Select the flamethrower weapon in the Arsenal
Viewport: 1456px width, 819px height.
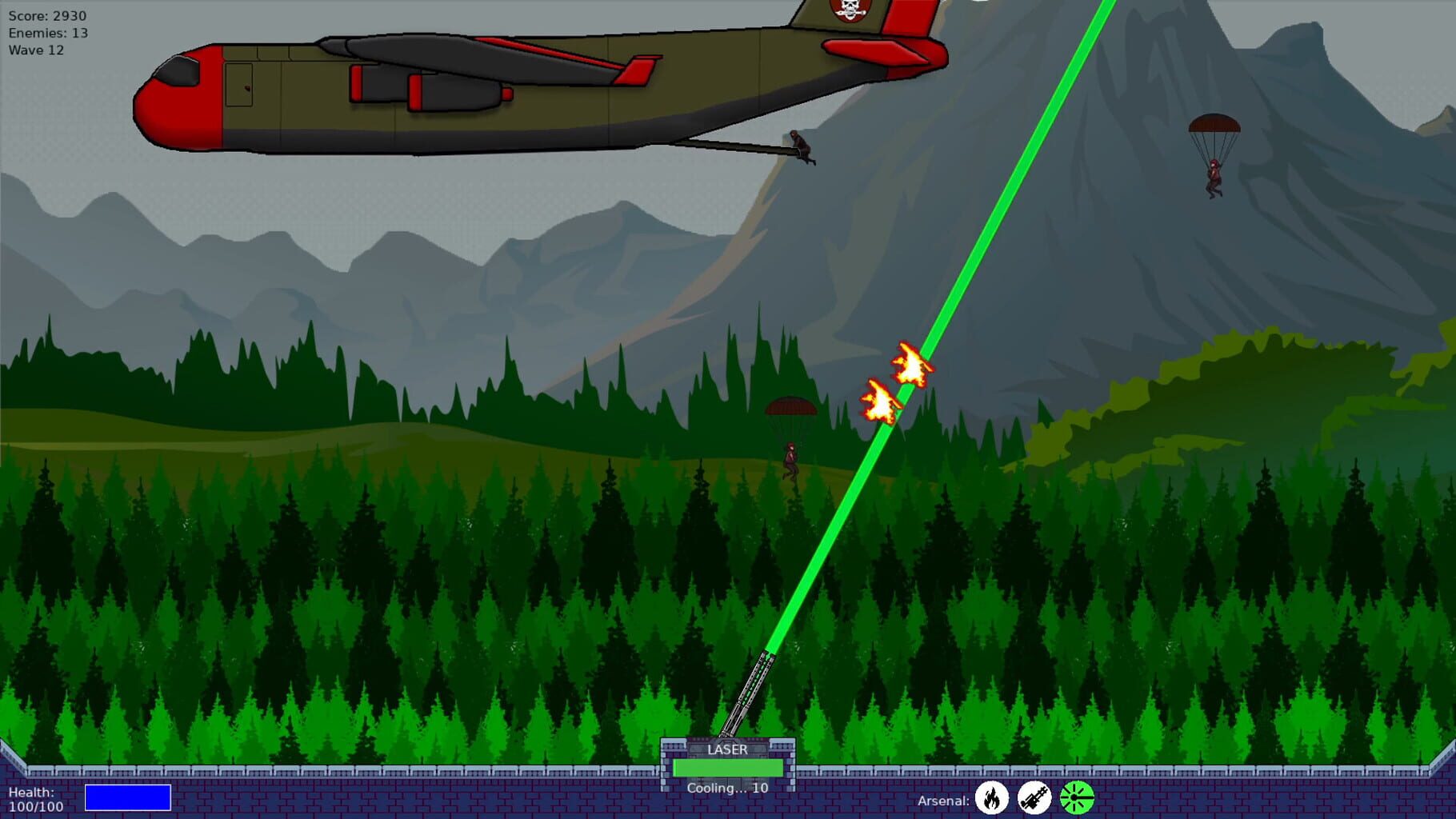[993, 798]
